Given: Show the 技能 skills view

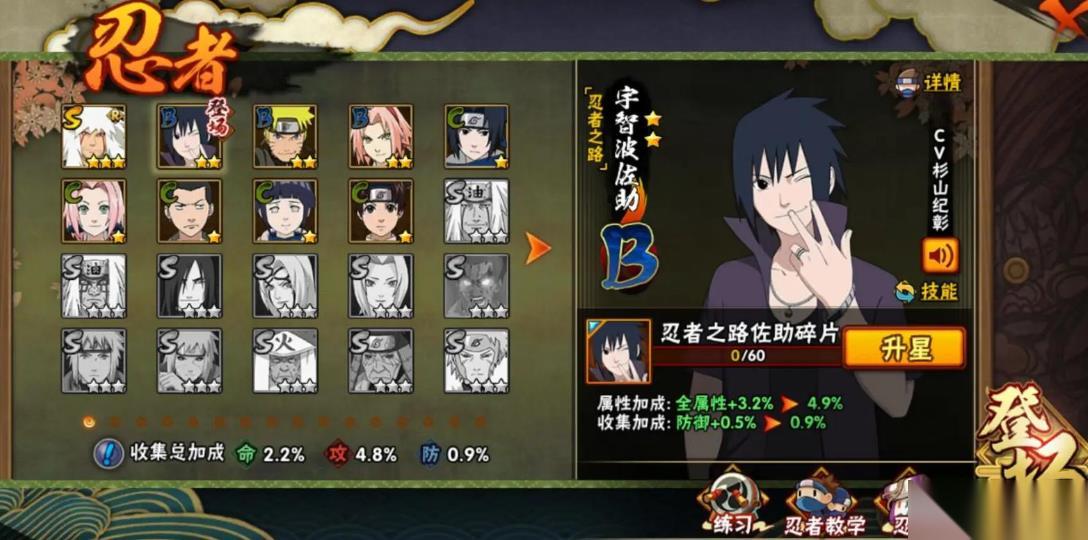Looking at the screenshot, I should (927, 291).
